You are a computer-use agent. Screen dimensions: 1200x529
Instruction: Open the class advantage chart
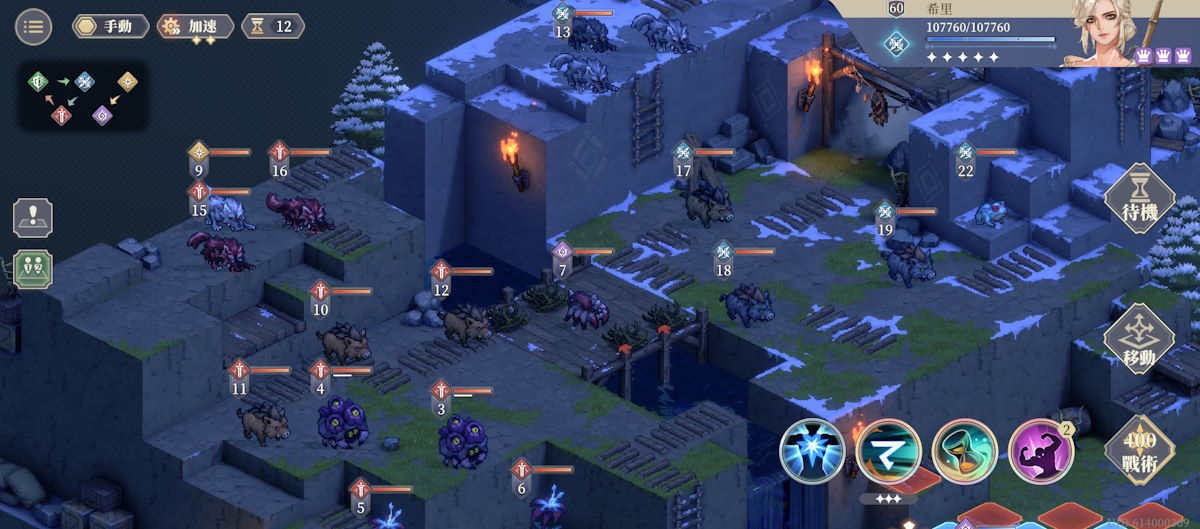point(84,97)
